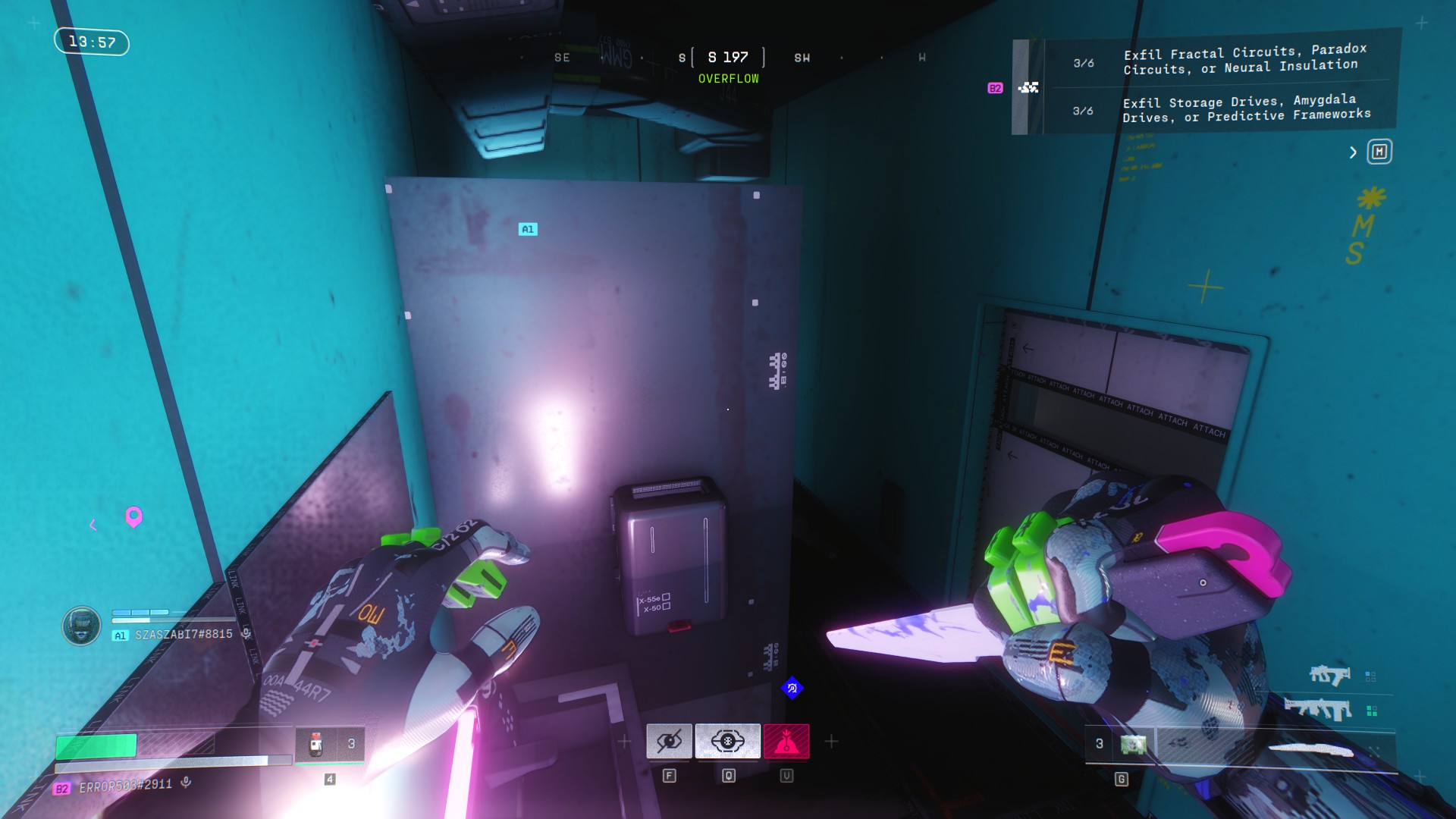Select the green grenade item slot
The height and width of the screenshot is (819, 1456).
click(x=1133, y=745)
